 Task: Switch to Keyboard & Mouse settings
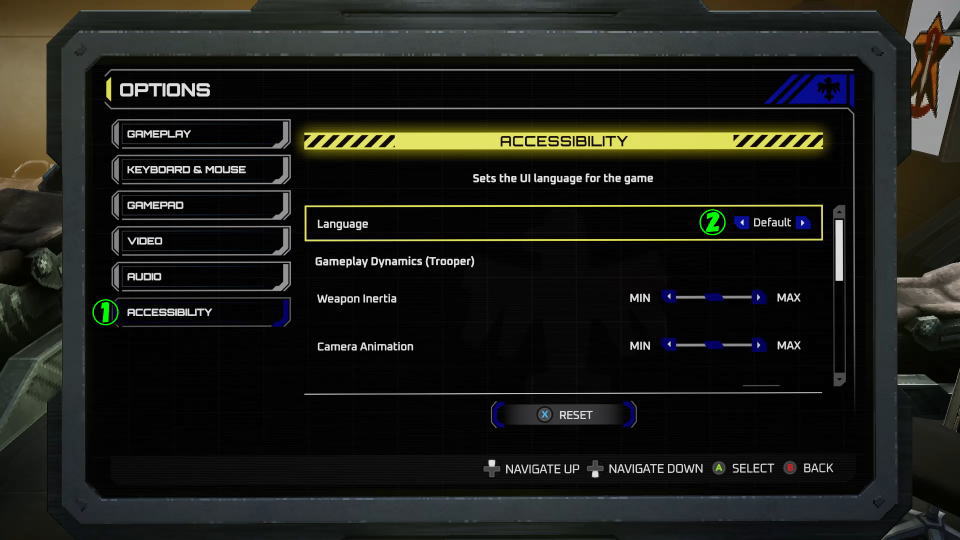point(200,170)
